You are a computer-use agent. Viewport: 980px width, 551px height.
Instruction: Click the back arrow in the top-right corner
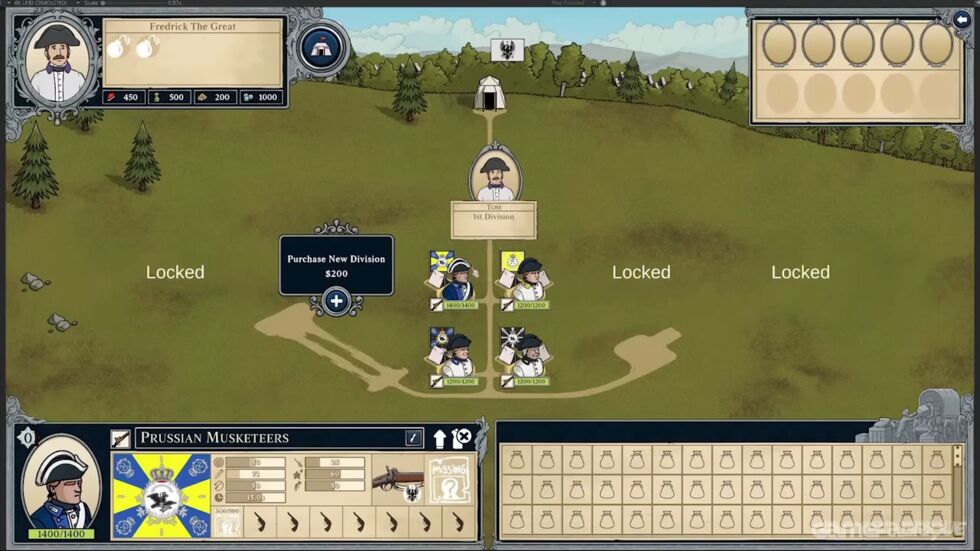click(x=964, y=17)
